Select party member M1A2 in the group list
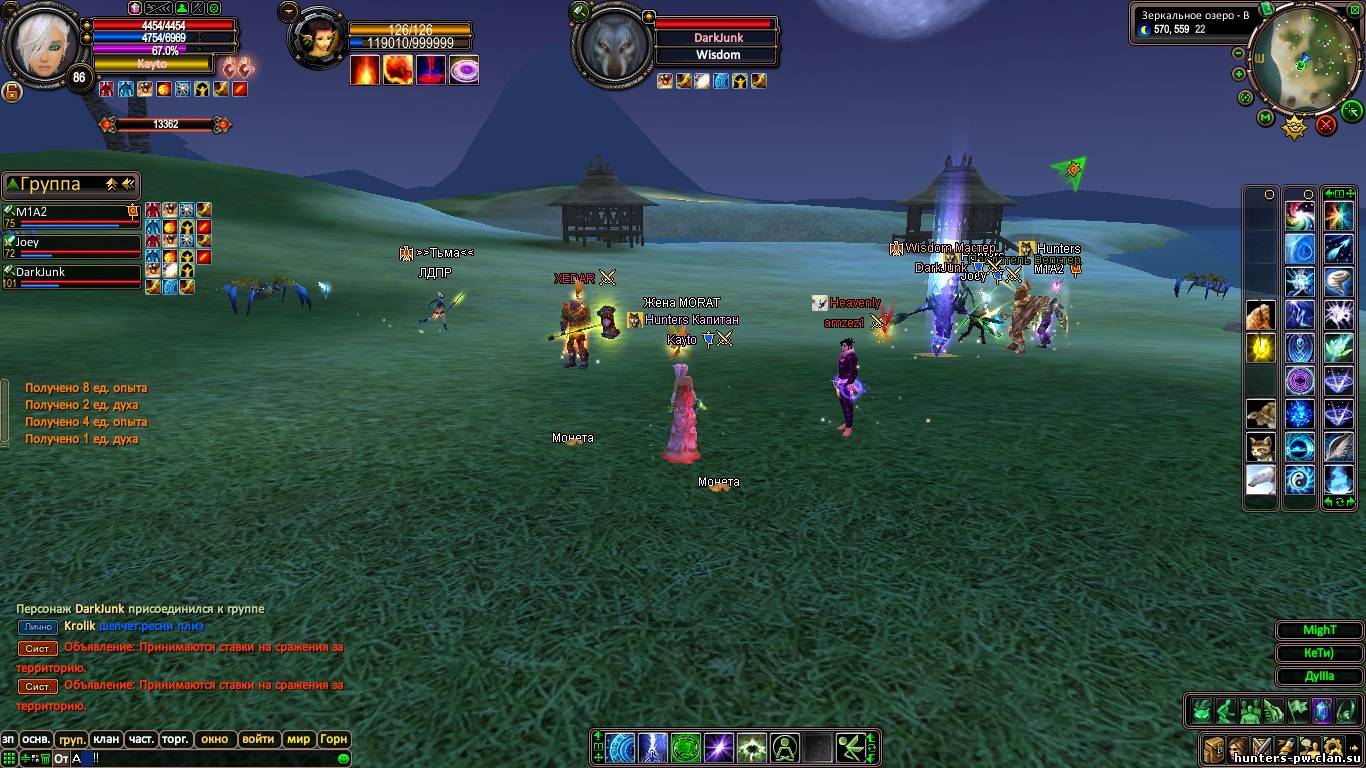This screenshot has width=1366, height=768. pyautogui.click(x=72, y=213)
